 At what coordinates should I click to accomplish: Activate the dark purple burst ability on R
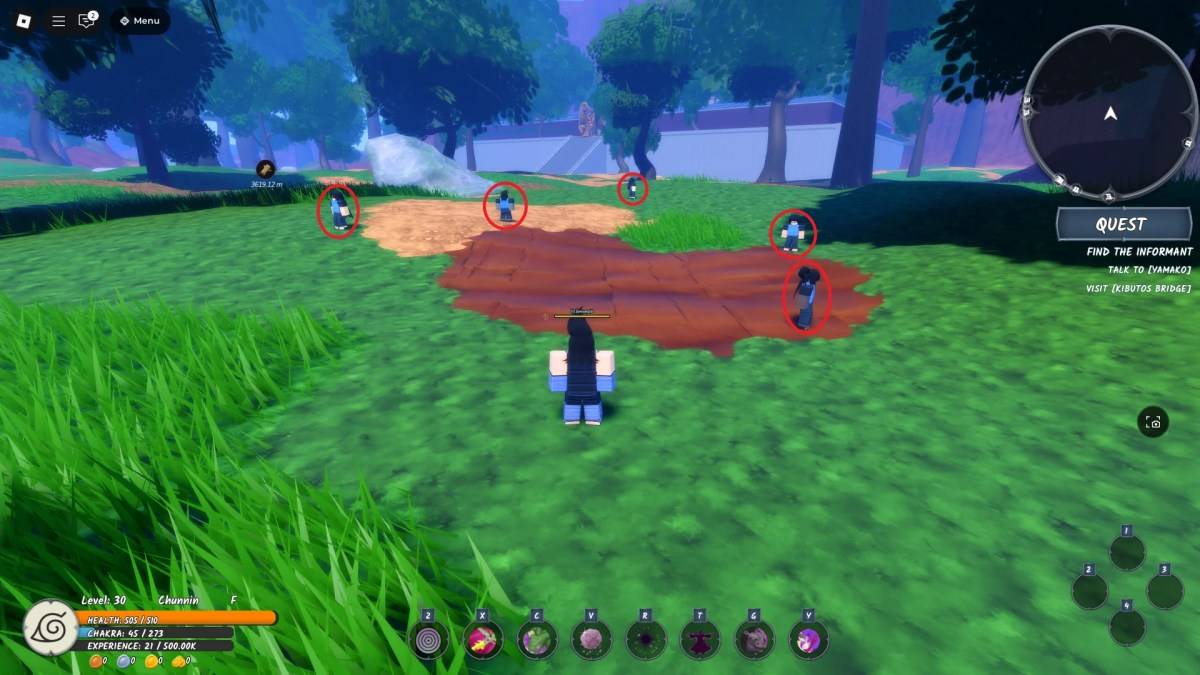click(645, 639)
